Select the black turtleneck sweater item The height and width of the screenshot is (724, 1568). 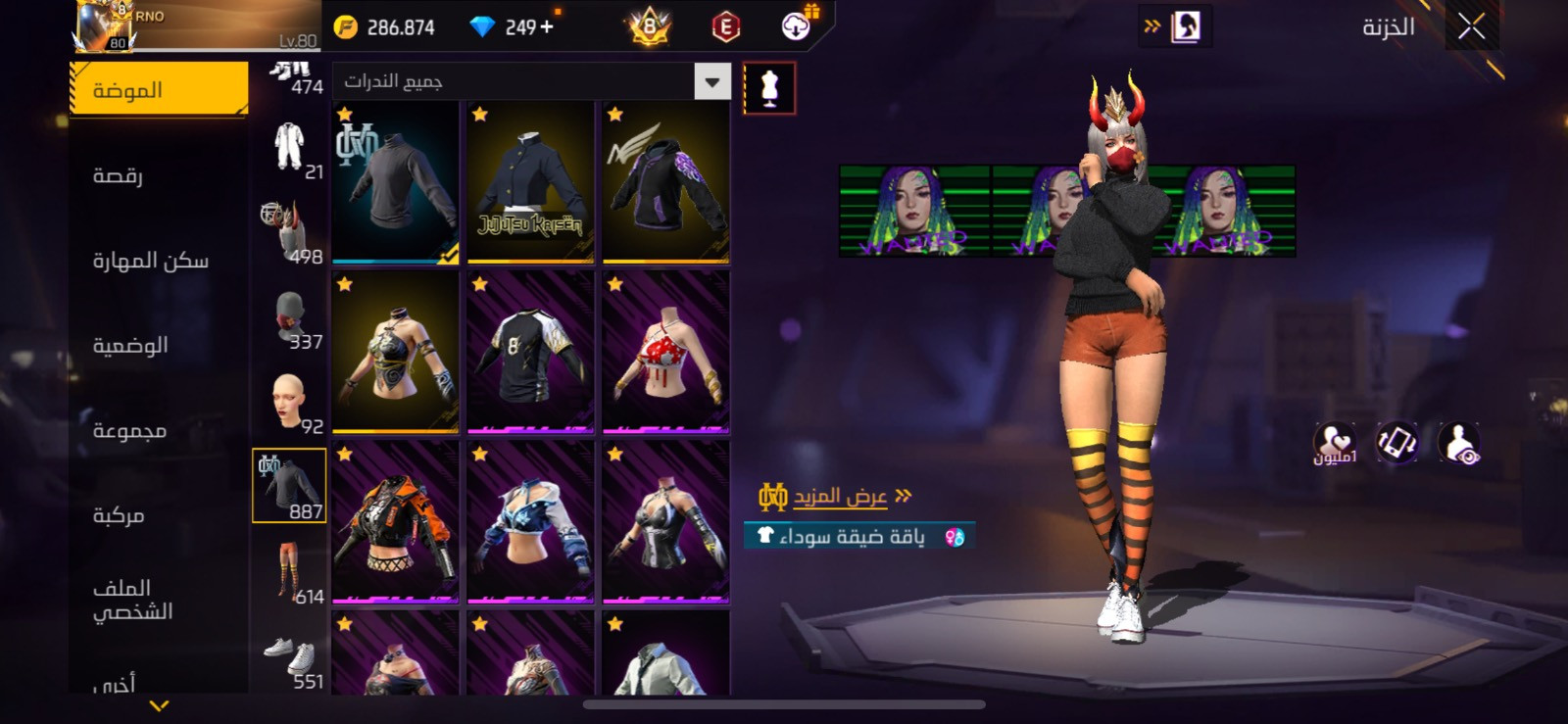pos(395,183)
